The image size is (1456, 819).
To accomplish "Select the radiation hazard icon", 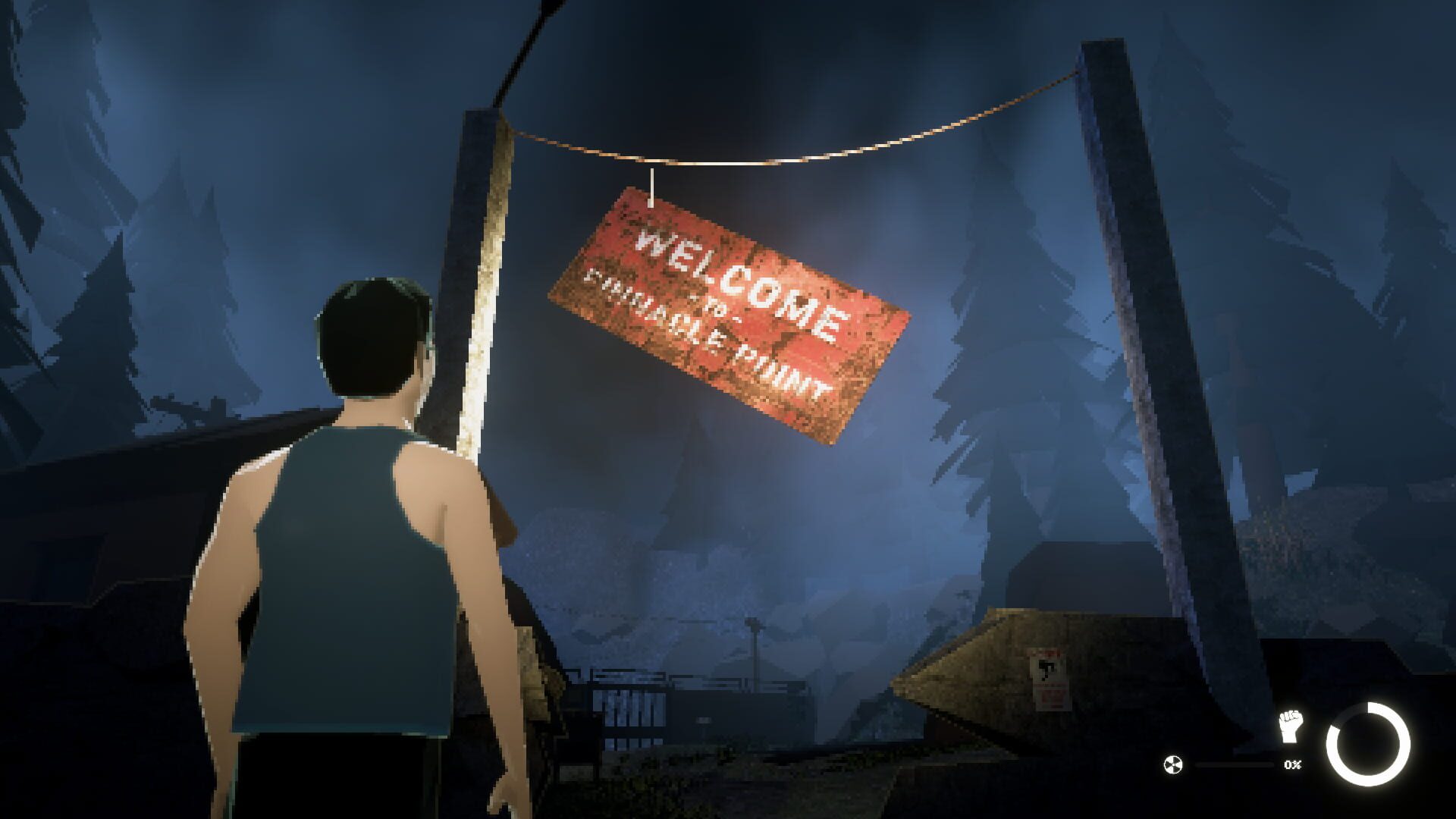I will (x=1173, y=764).
